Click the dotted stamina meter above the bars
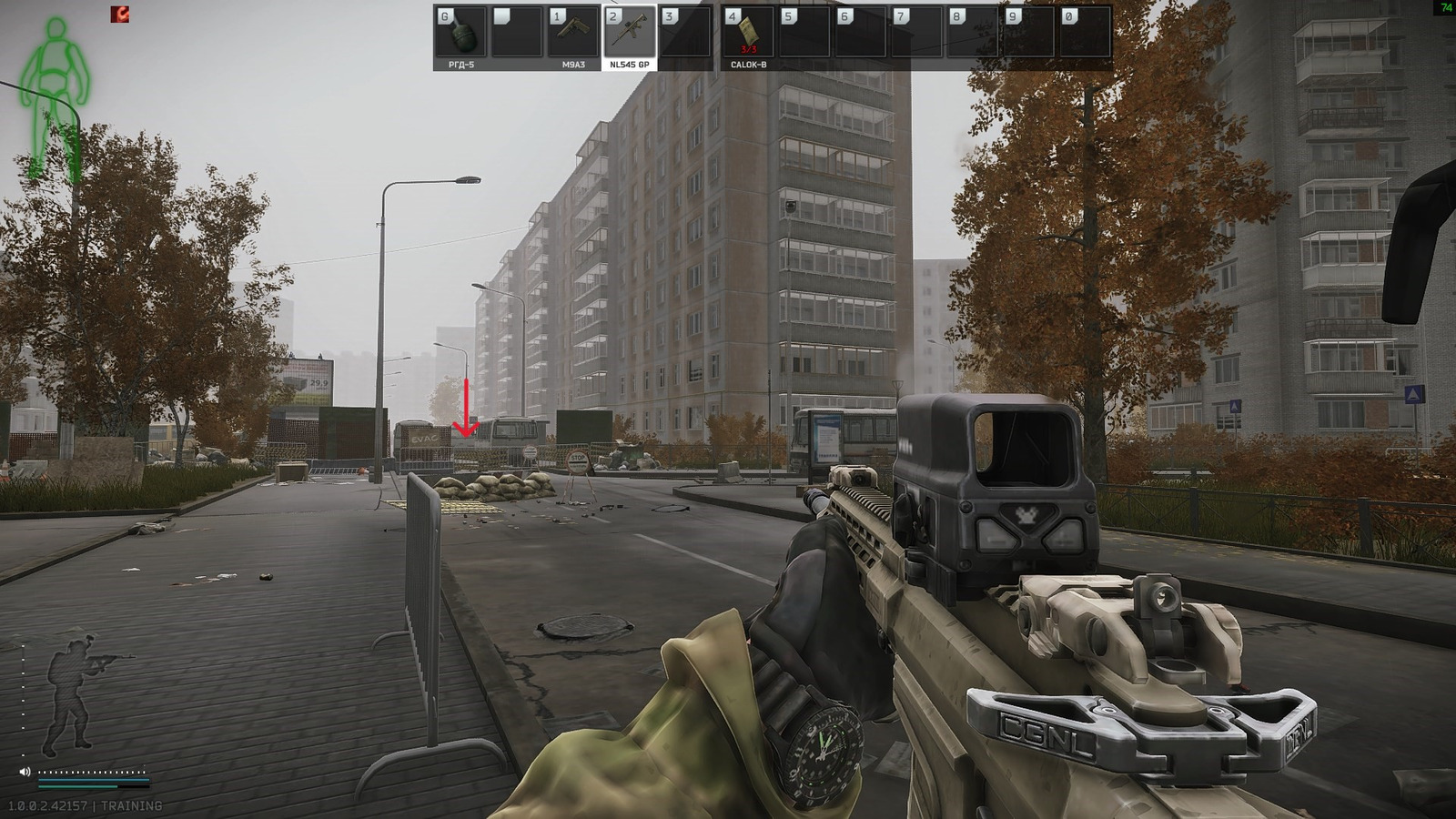This screenshot has width=1456, height=819. (x=91, y=772)
